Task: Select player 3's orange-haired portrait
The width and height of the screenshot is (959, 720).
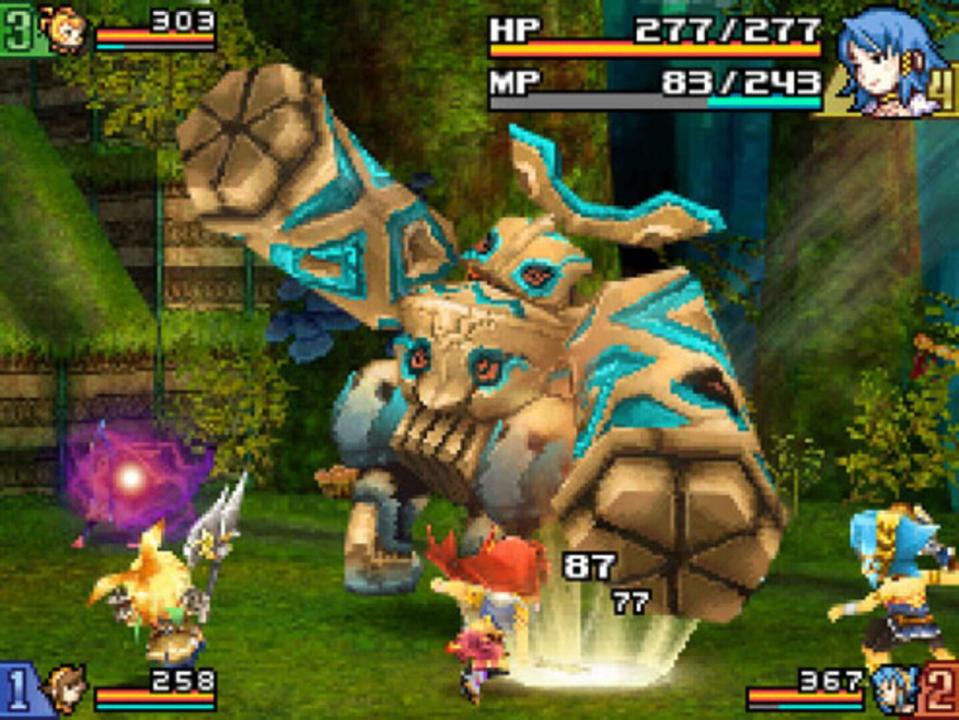Action: point(63,29)
